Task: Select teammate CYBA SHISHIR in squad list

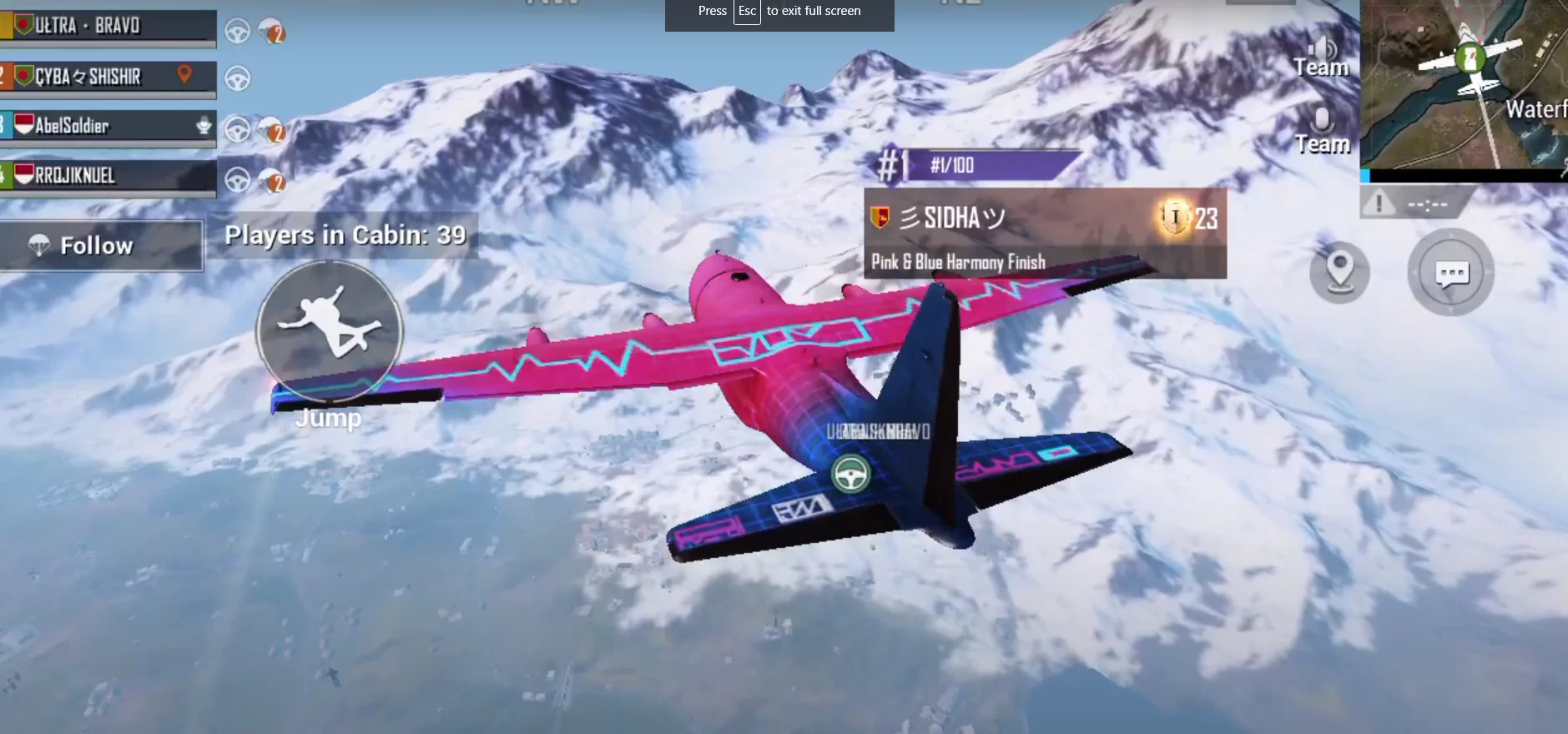Action: [108, 77]
